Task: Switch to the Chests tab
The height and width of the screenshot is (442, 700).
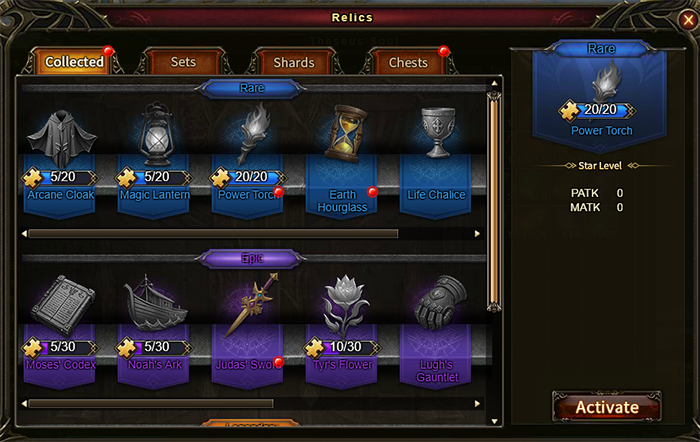Action: click(x=407, y=62)
